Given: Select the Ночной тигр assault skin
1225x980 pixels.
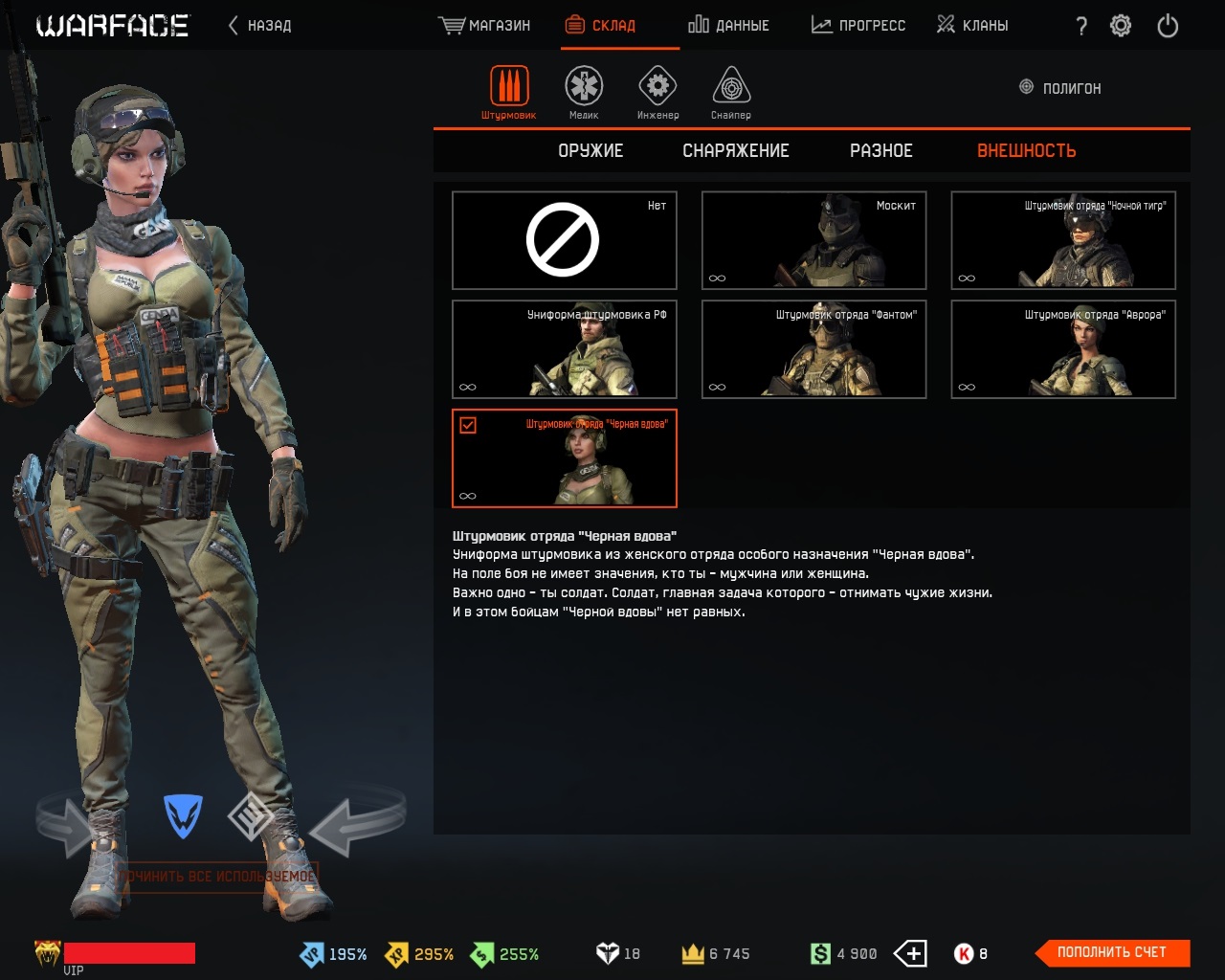Looking at the screenshot, I should pyautogui.click(x=1063, y=240).
